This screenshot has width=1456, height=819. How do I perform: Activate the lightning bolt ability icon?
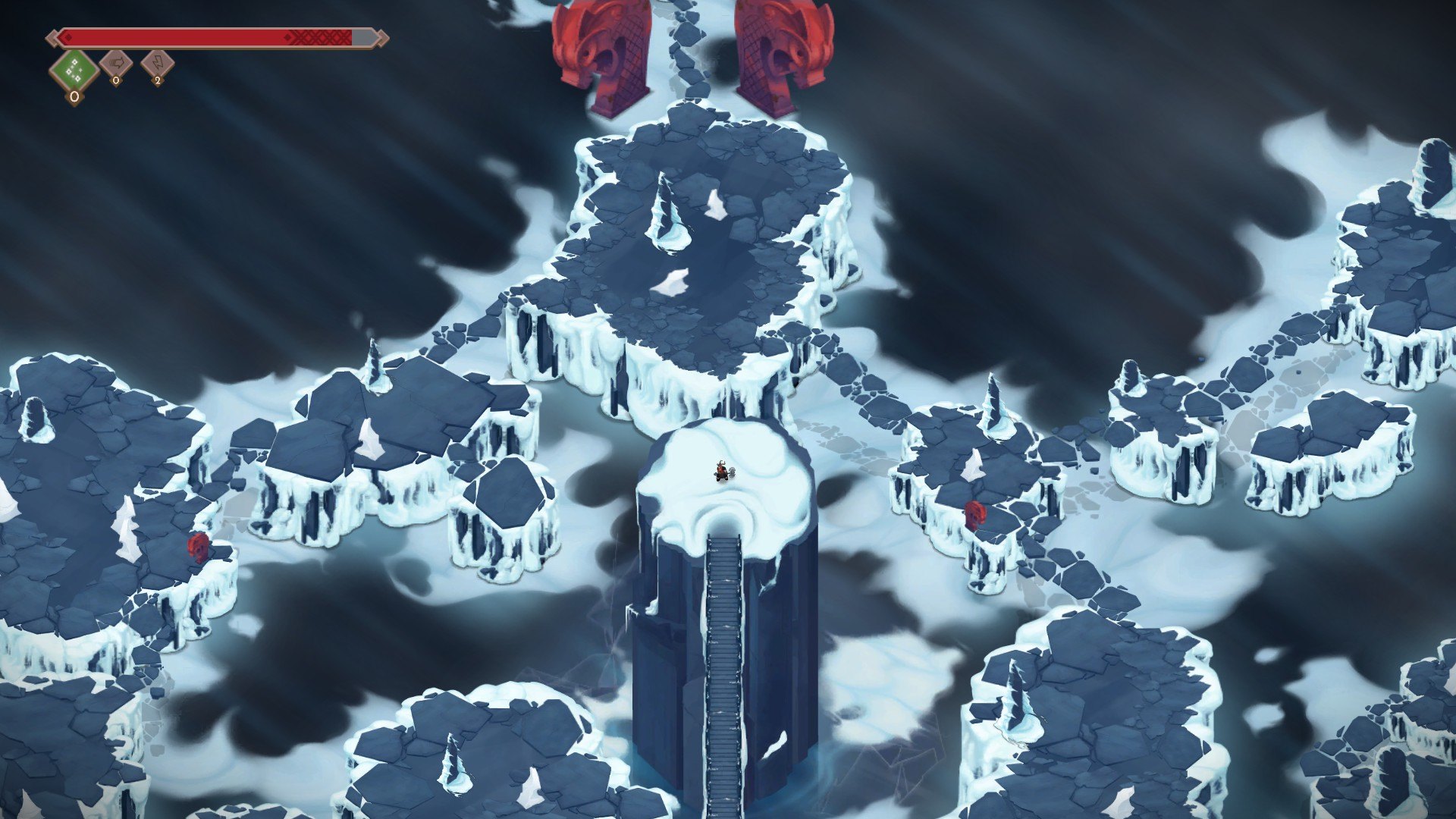point(158,64)
